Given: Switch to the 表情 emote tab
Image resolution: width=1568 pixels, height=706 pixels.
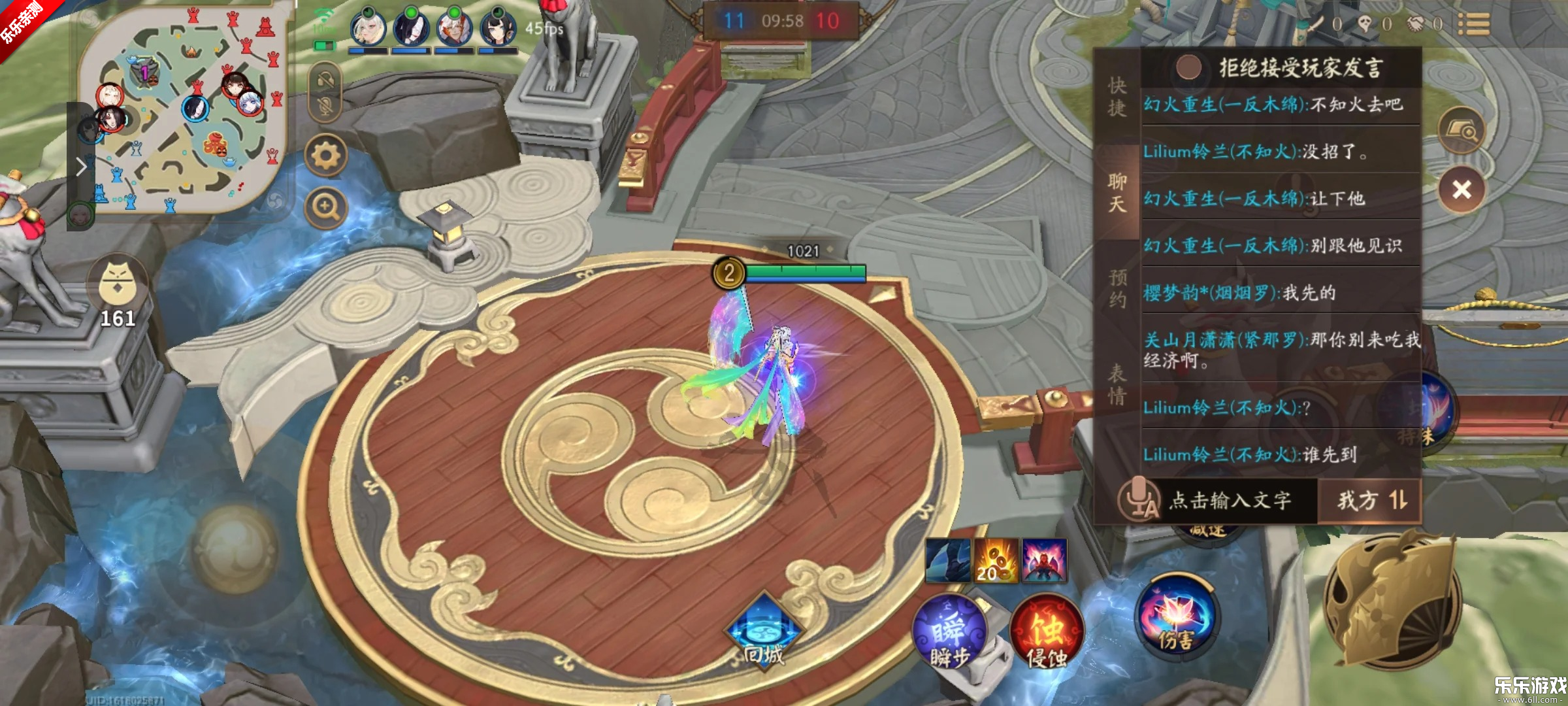Looking at the screenshot, I should pyautogui.click(x=1117, y=384).
